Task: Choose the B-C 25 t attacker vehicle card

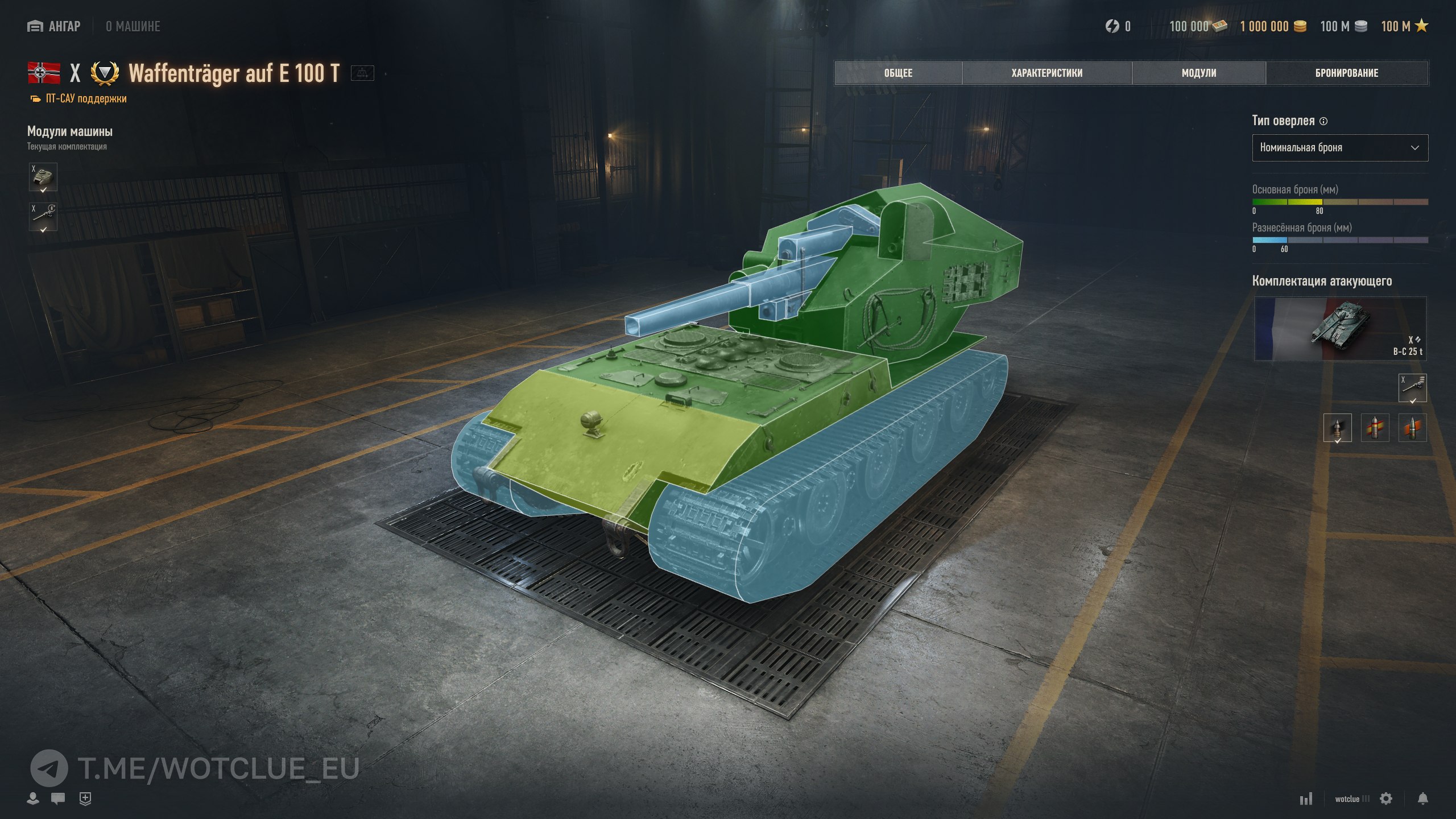Action: click(1339, 329)
